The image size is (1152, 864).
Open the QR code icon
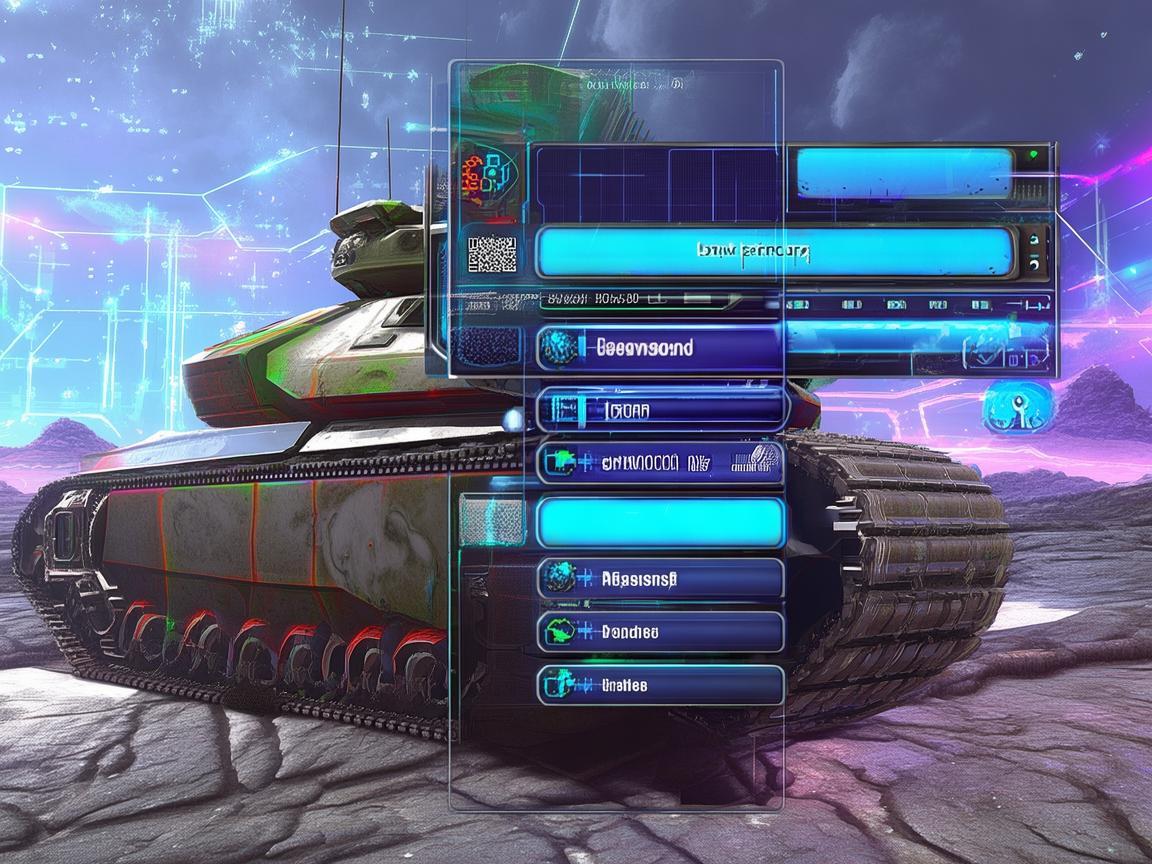492,254
